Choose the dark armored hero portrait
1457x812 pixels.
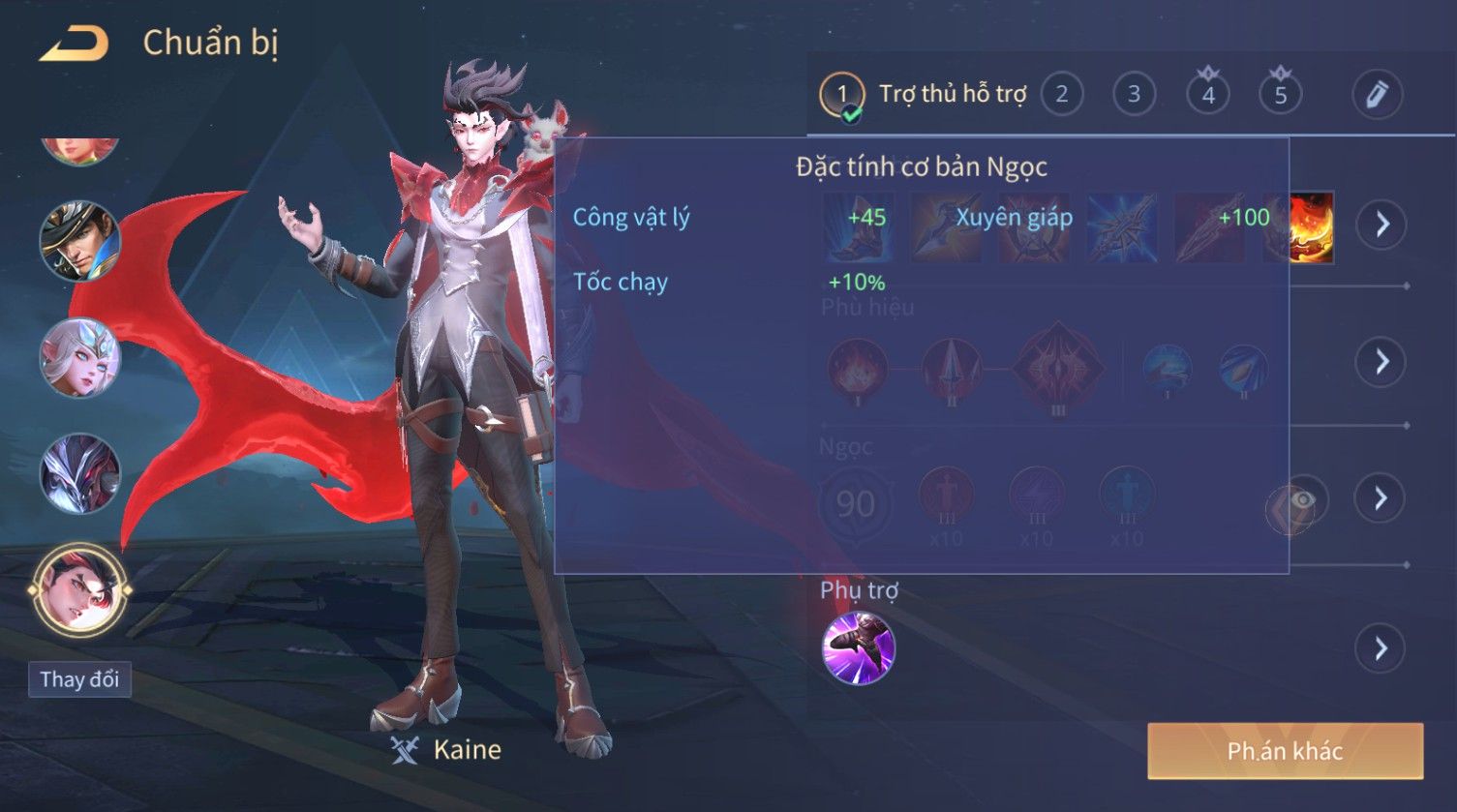79,473
